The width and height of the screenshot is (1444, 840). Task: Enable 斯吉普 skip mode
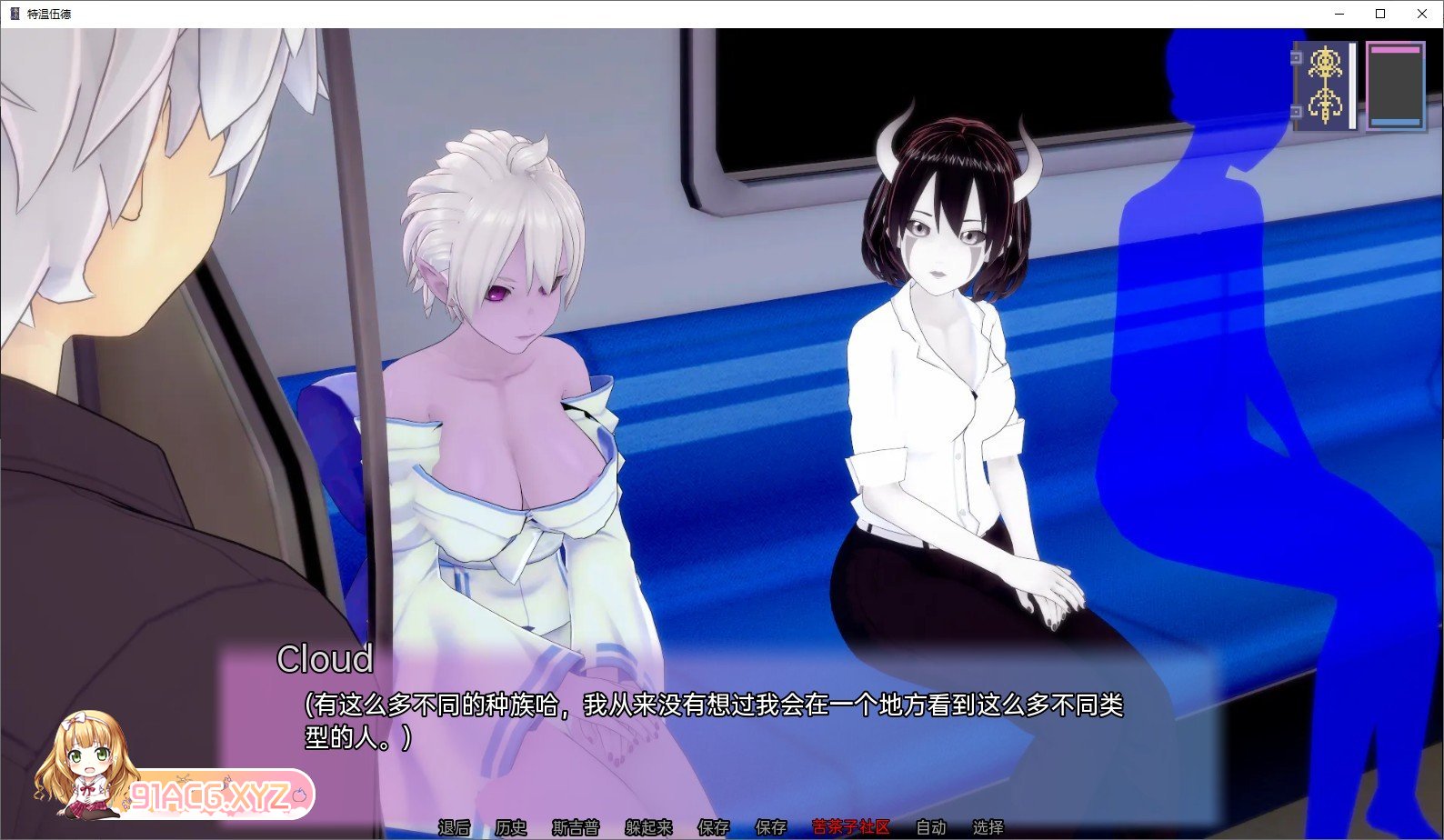tap(577, 828)
